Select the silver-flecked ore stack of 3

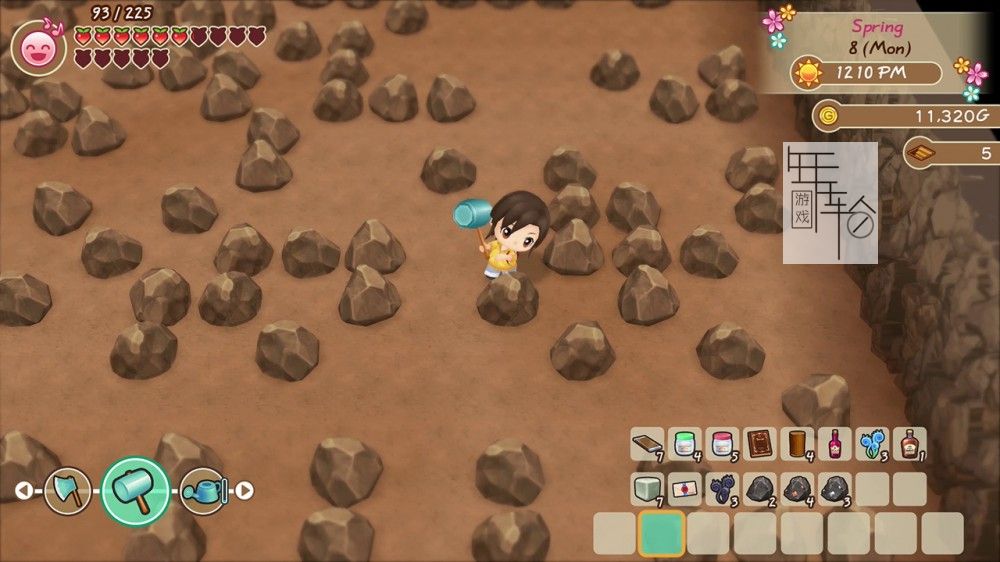click(x=834, y=488)
